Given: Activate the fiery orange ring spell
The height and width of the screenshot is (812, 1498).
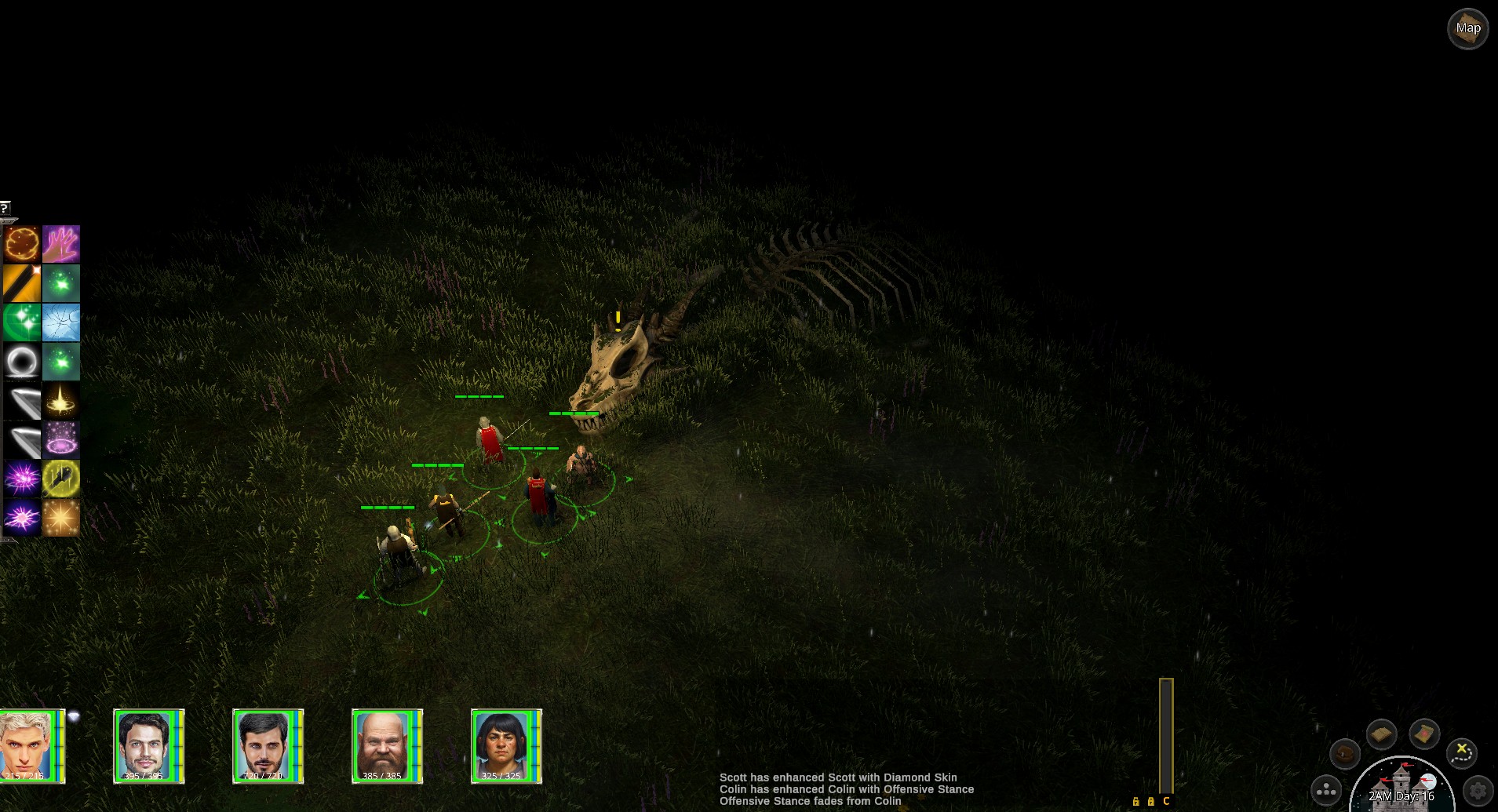Looking at the screenshot, I should pyautogui.click(x=21, y=244).
